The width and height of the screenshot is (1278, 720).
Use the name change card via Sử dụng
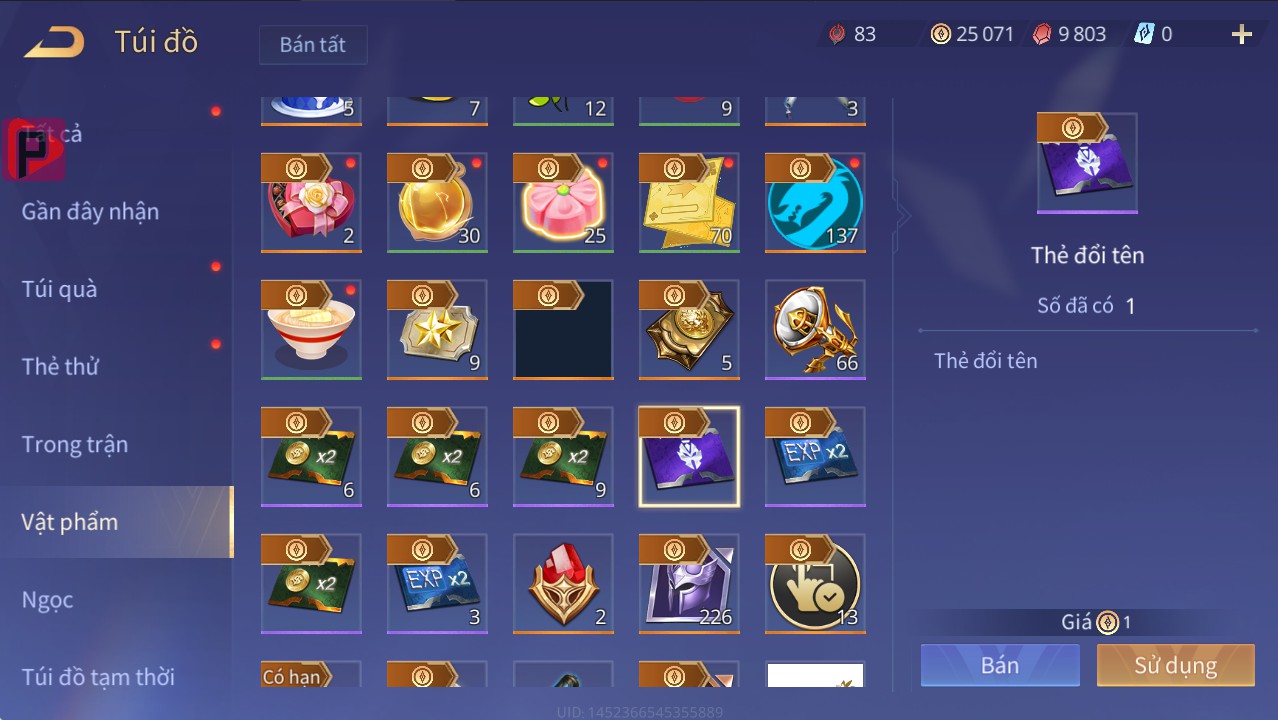1175,665
